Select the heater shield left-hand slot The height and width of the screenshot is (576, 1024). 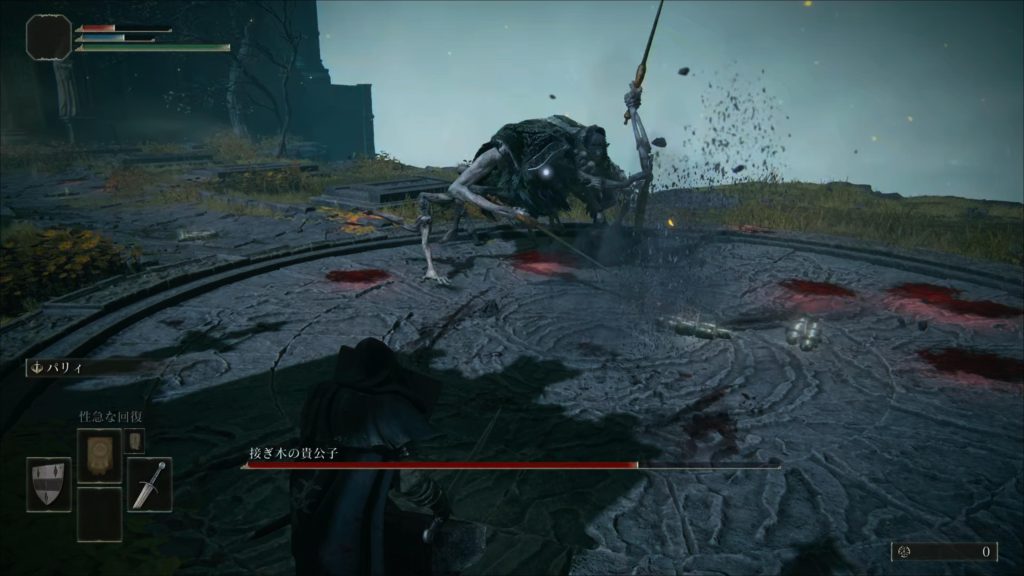point(49,485)
